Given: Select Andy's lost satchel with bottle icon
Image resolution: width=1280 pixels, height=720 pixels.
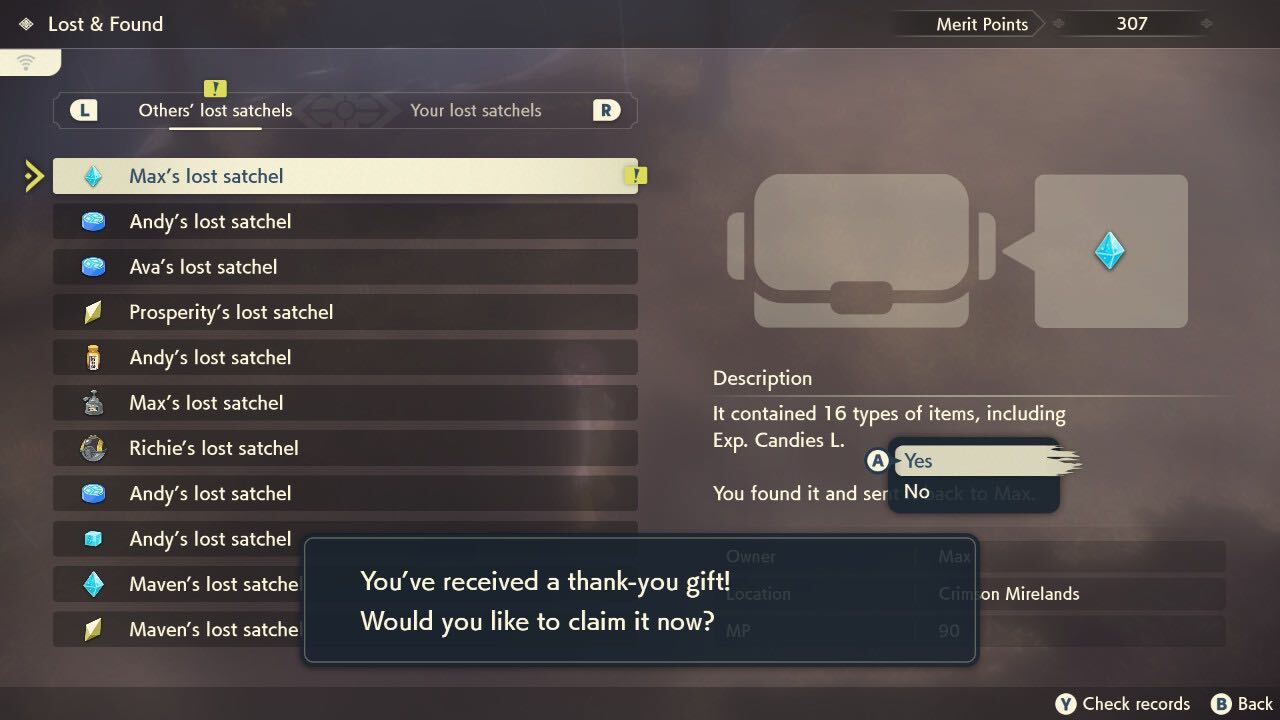Looking at the screenshot, I should pos(344,358).
